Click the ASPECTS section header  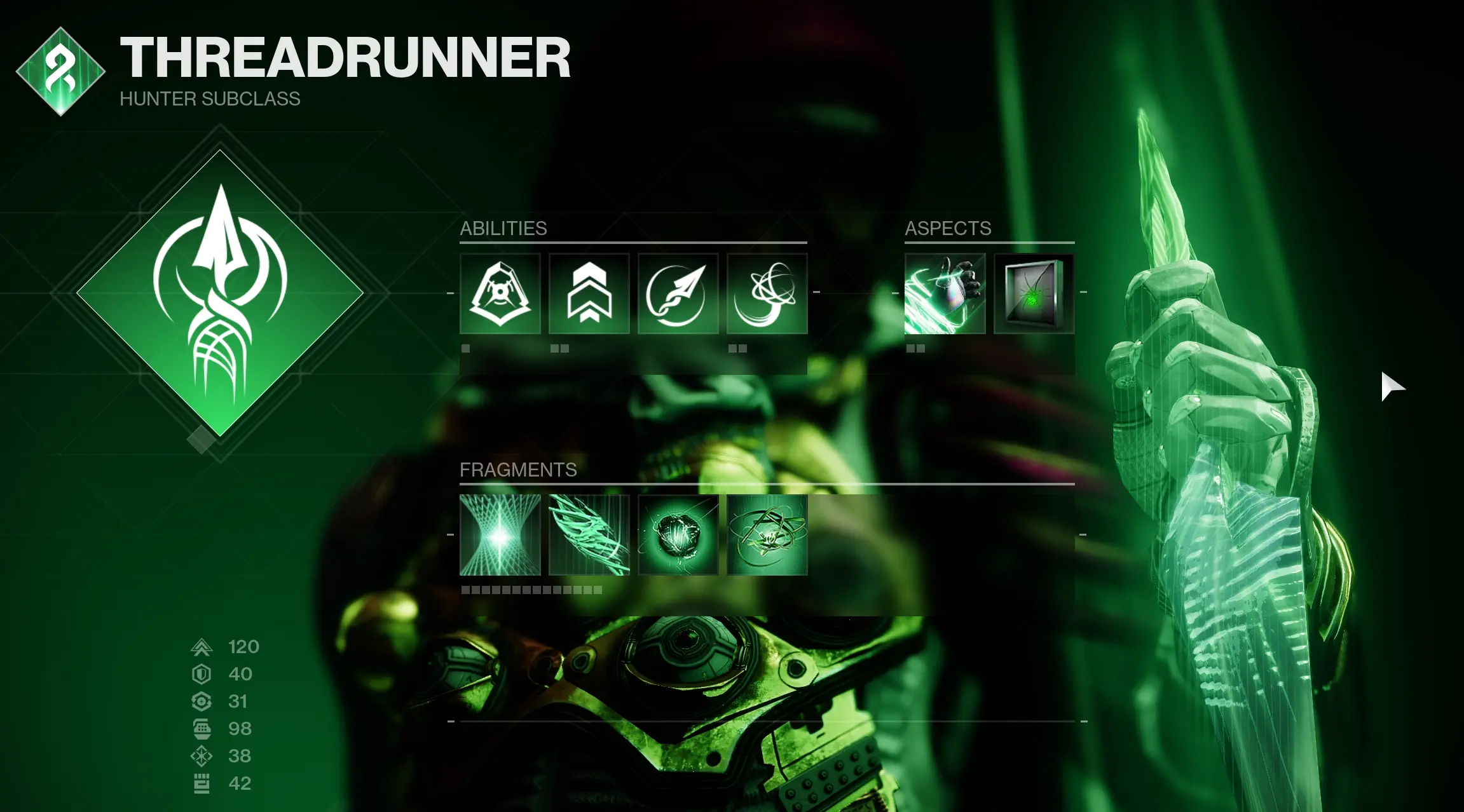point(948,228)
